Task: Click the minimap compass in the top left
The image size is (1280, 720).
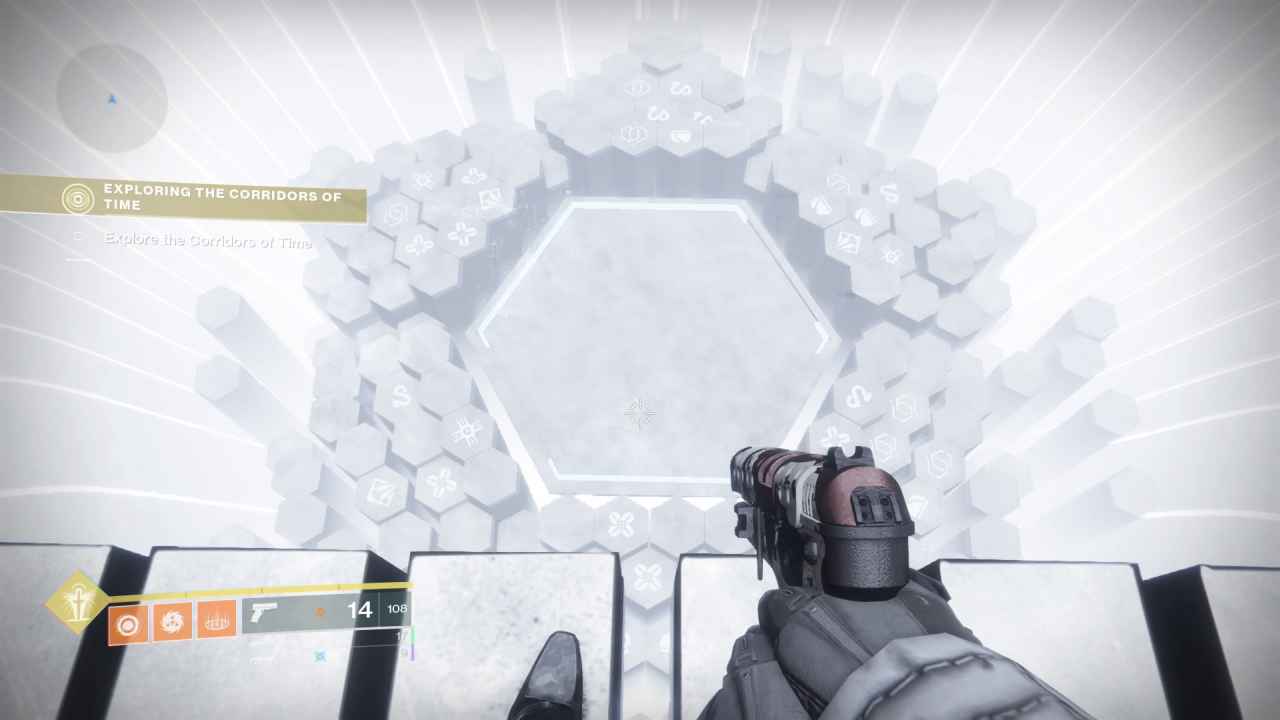Action: click(112, 101)
